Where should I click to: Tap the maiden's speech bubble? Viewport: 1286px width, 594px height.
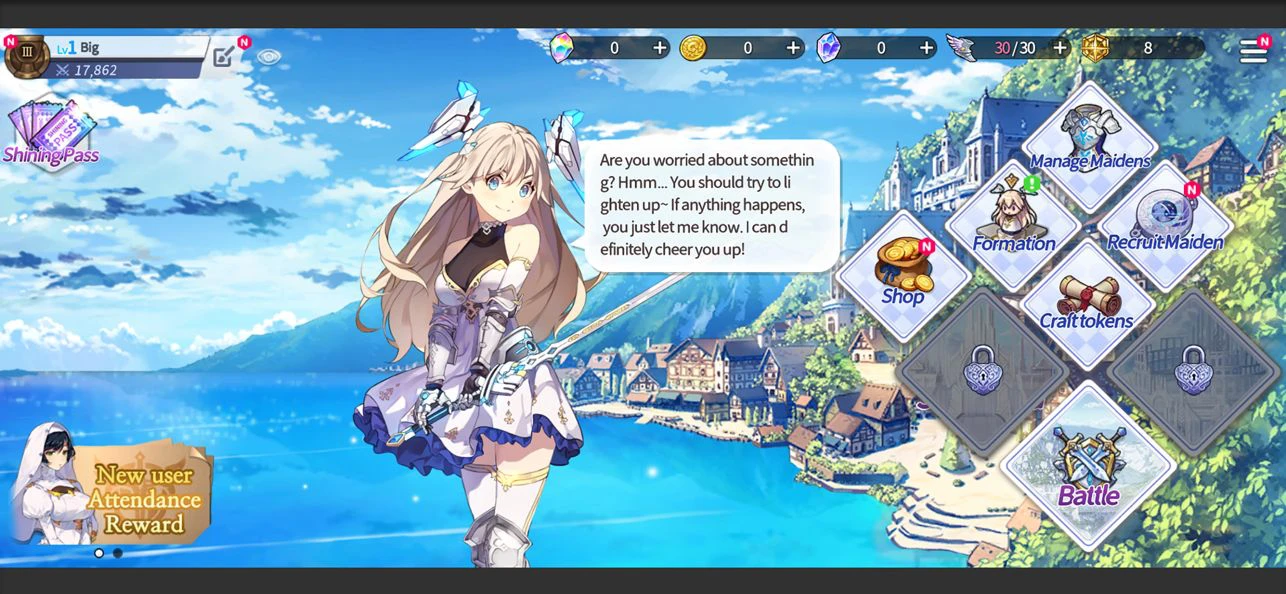pyautogui.click(x=711, y=205)
